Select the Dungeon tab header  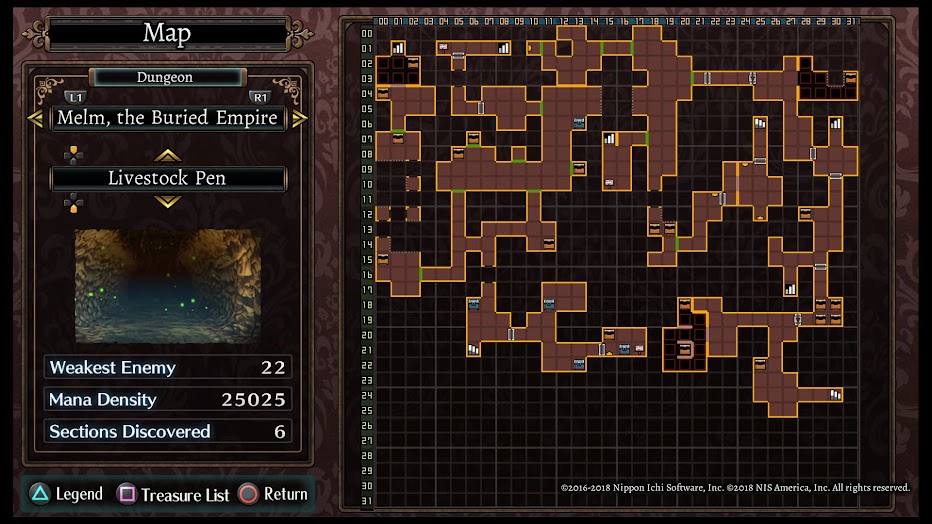click(x=166, y=77)
